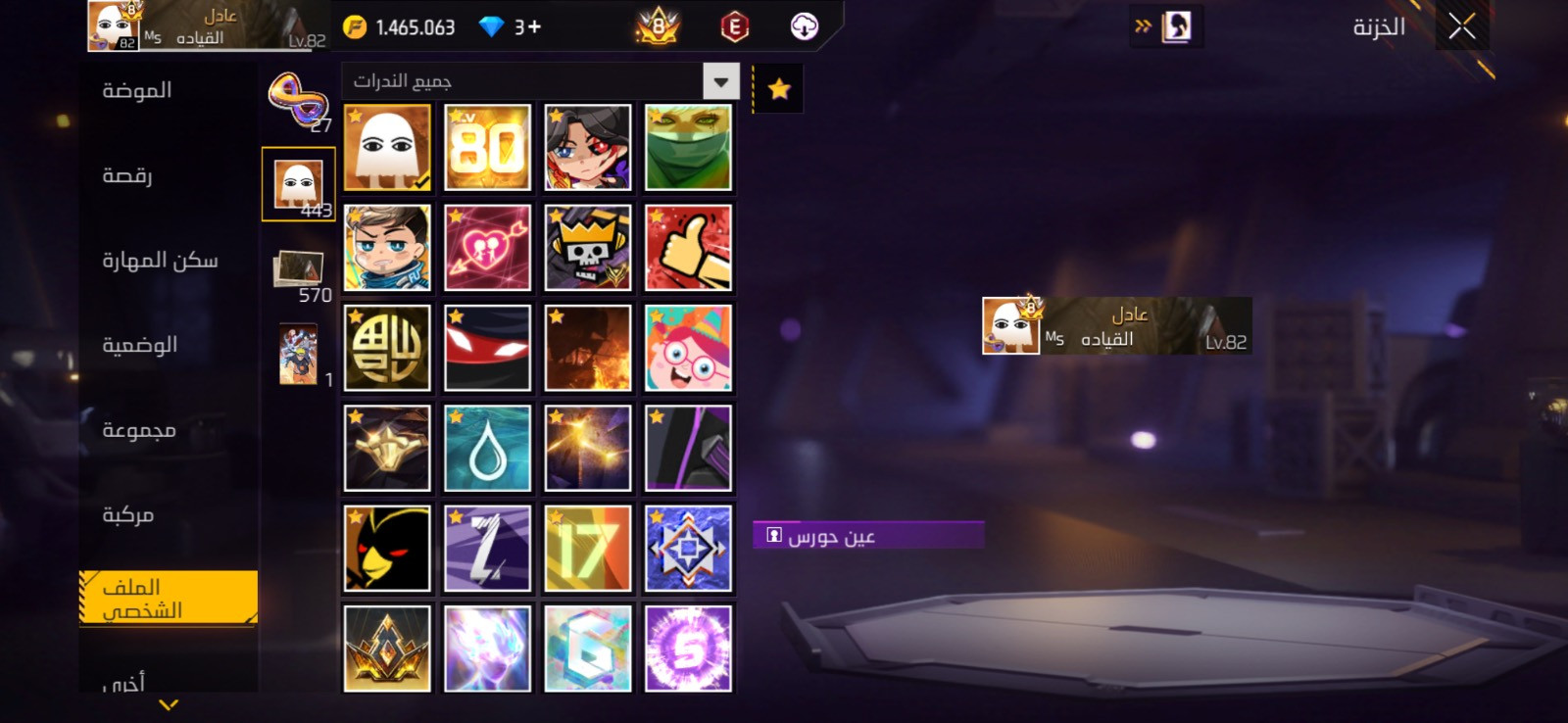
Task: Select the thumbs up avatar
Action: (688, 248)
